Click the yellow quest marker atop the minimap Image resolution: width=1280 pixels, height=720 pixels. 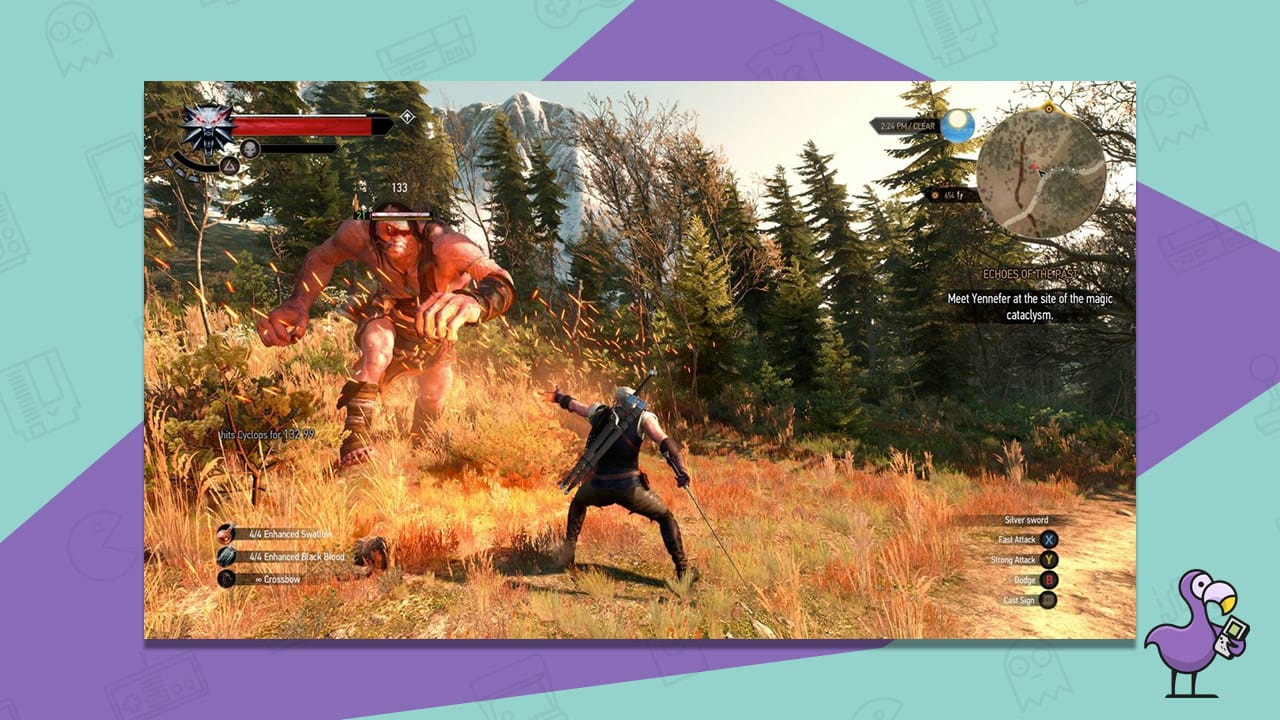pos(1050,110)
